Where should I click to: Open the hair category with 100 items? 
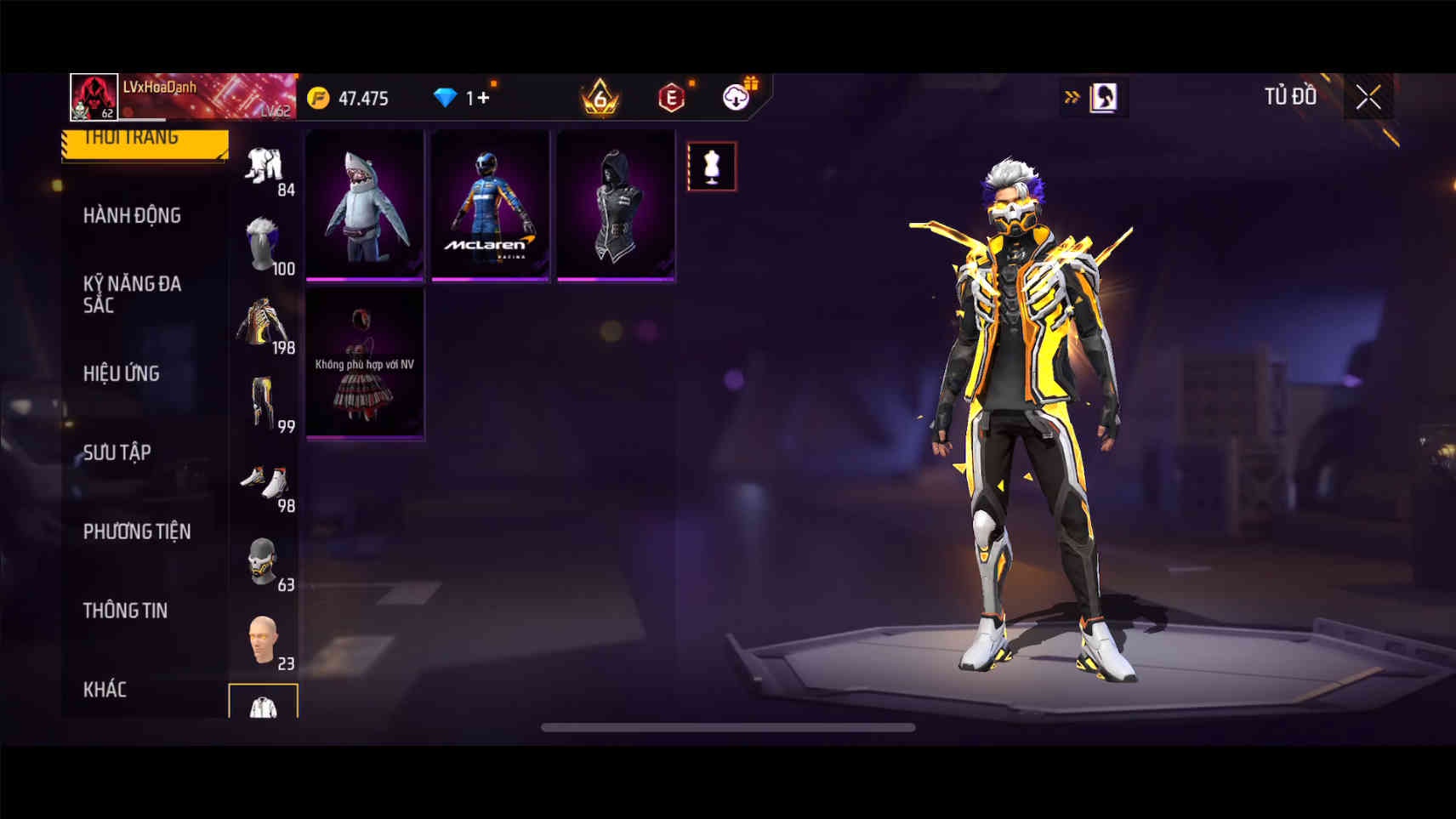264,245
